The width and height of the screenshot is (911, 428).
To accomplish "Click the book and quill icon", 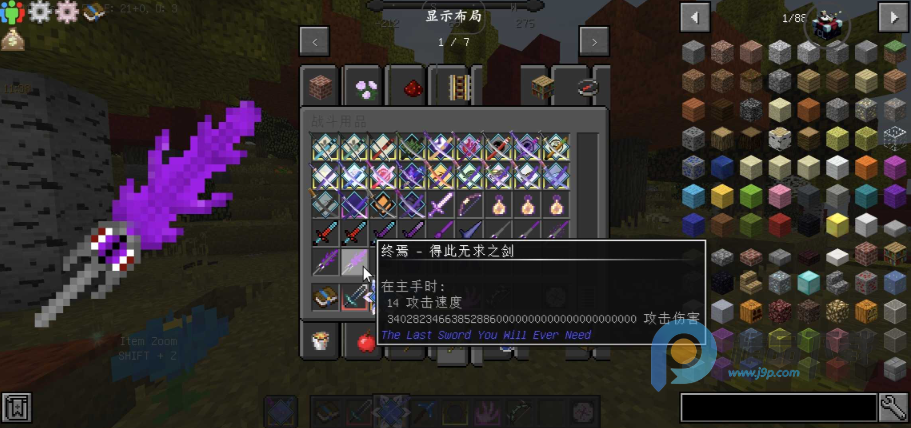I will click(94, 13).
